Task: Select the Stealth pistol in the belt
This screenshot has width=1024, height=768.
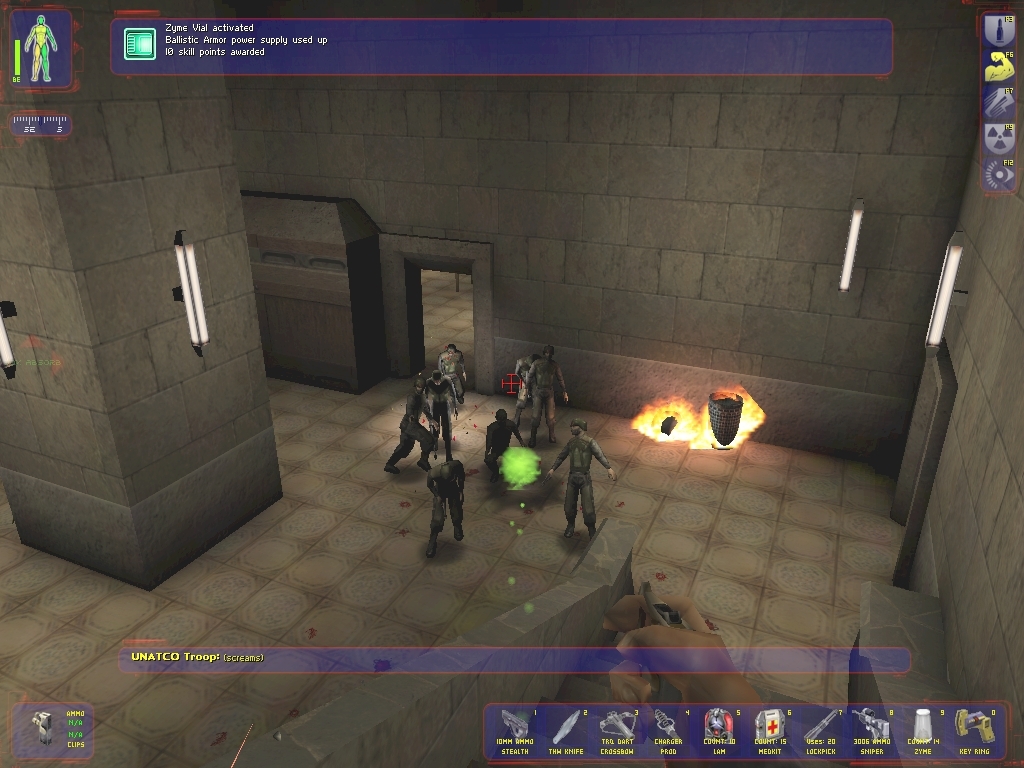Action: (x=517, y=731)
